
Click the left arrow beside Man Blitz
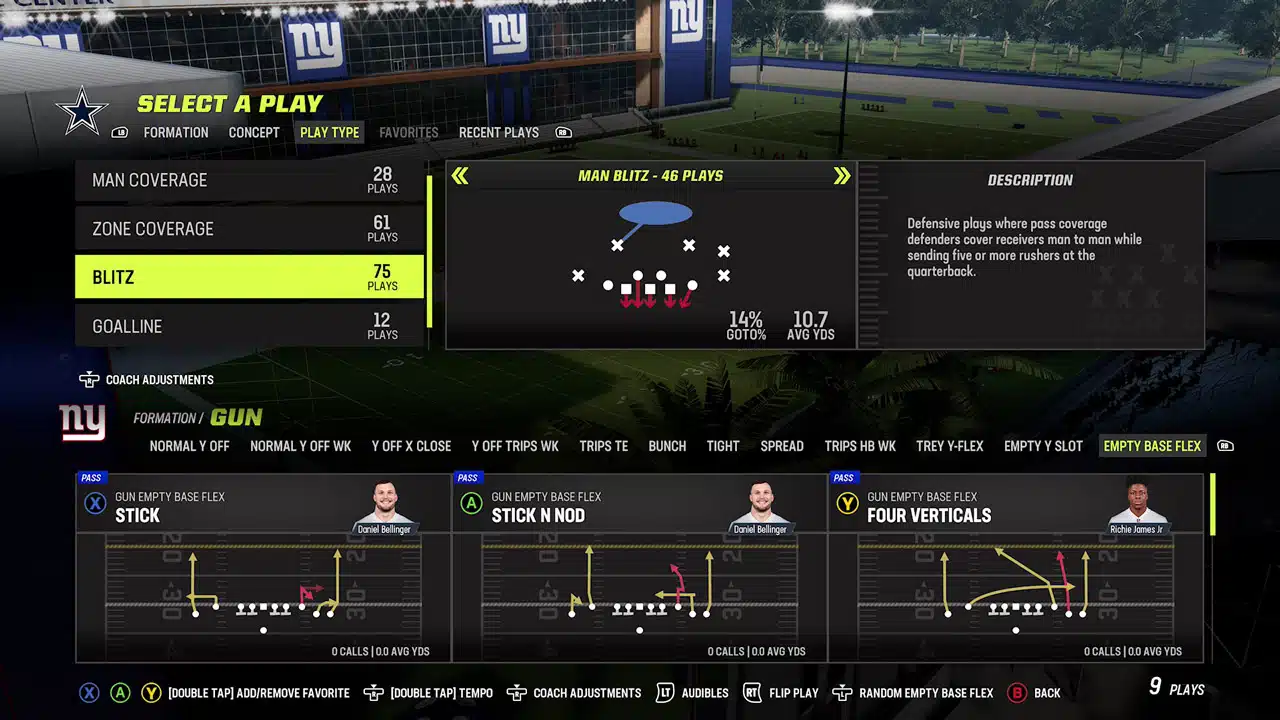pos(460,176)
